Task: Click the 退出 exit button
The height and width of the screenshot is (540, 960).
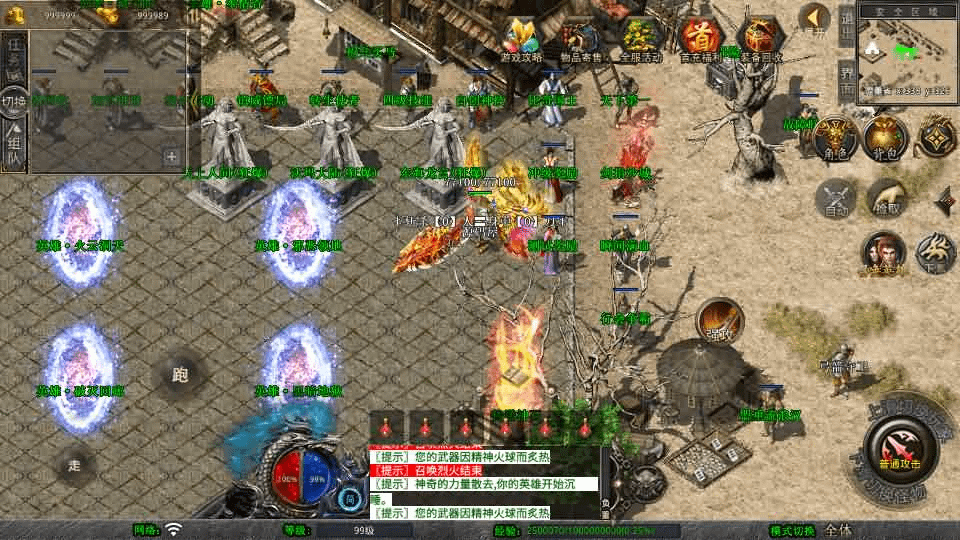Action: pos(846,27)
